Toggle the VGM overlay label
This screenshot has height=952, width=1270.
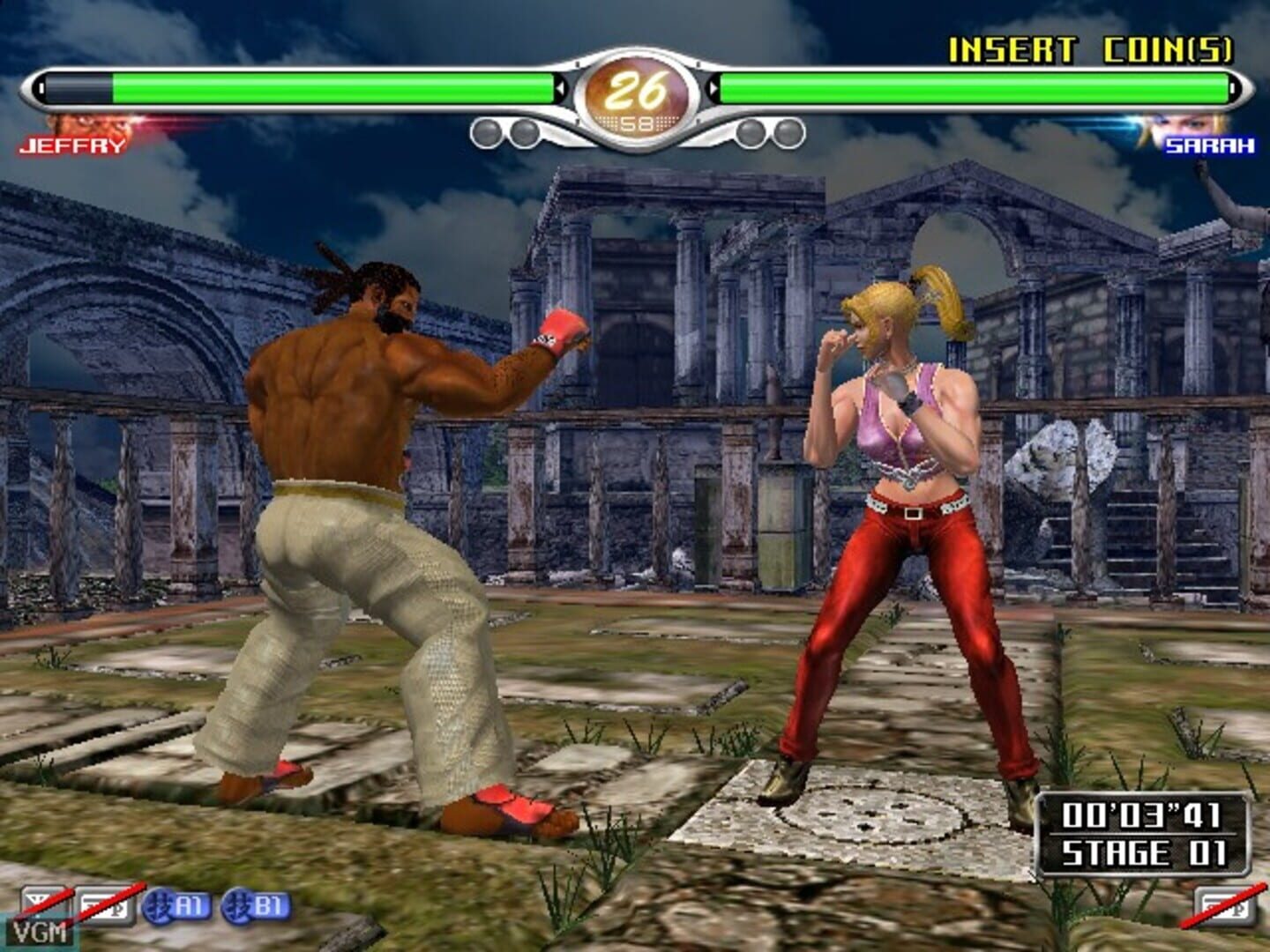(x=41, y=932)
